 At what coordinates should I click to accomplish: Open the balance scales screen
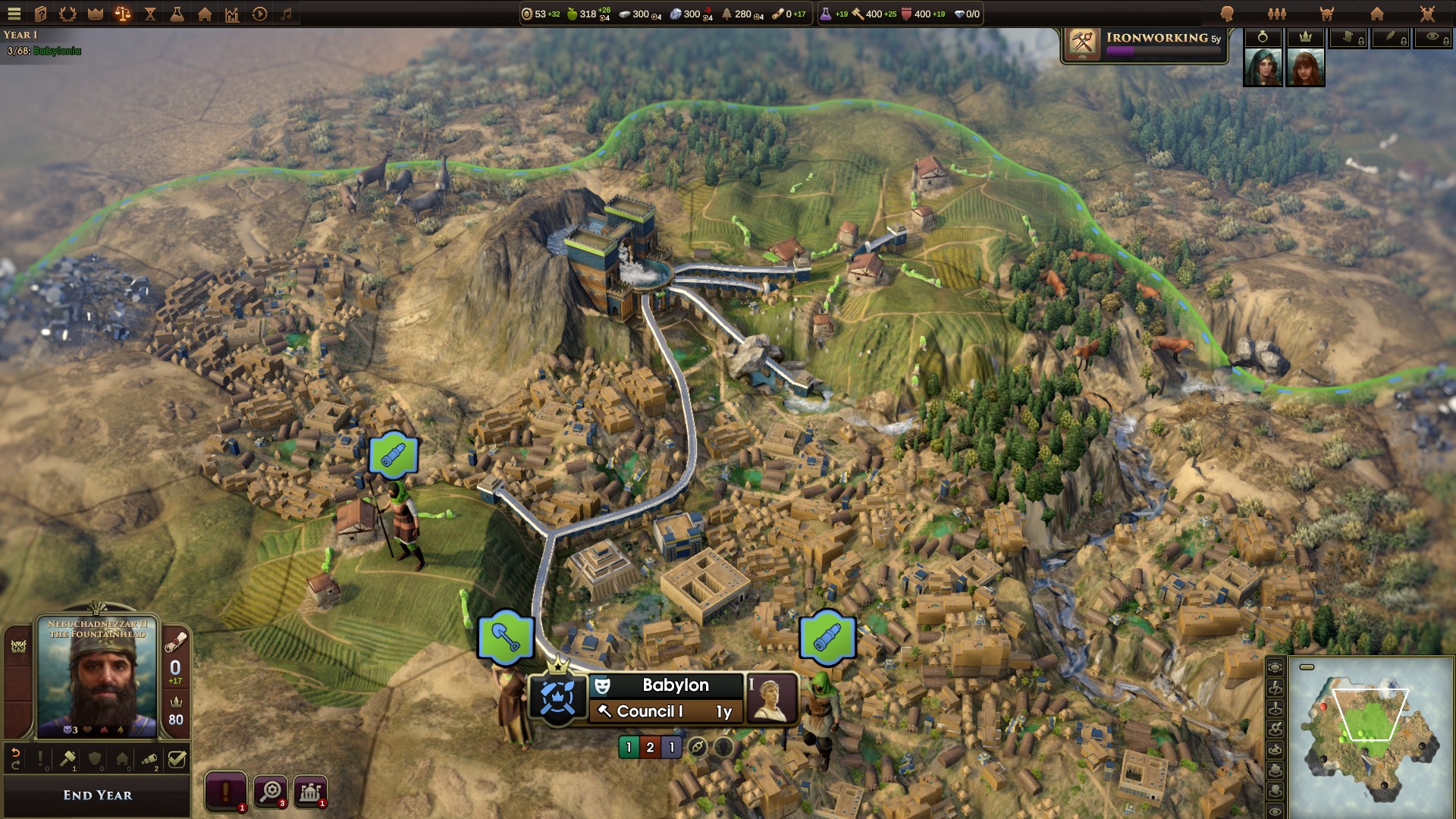coord(123,14)
